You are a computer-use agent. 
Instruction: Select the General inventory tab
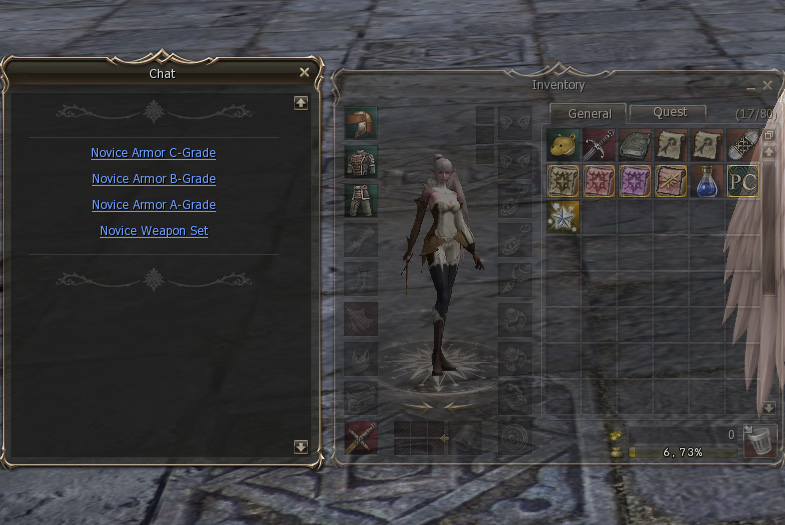pos(589,113)
